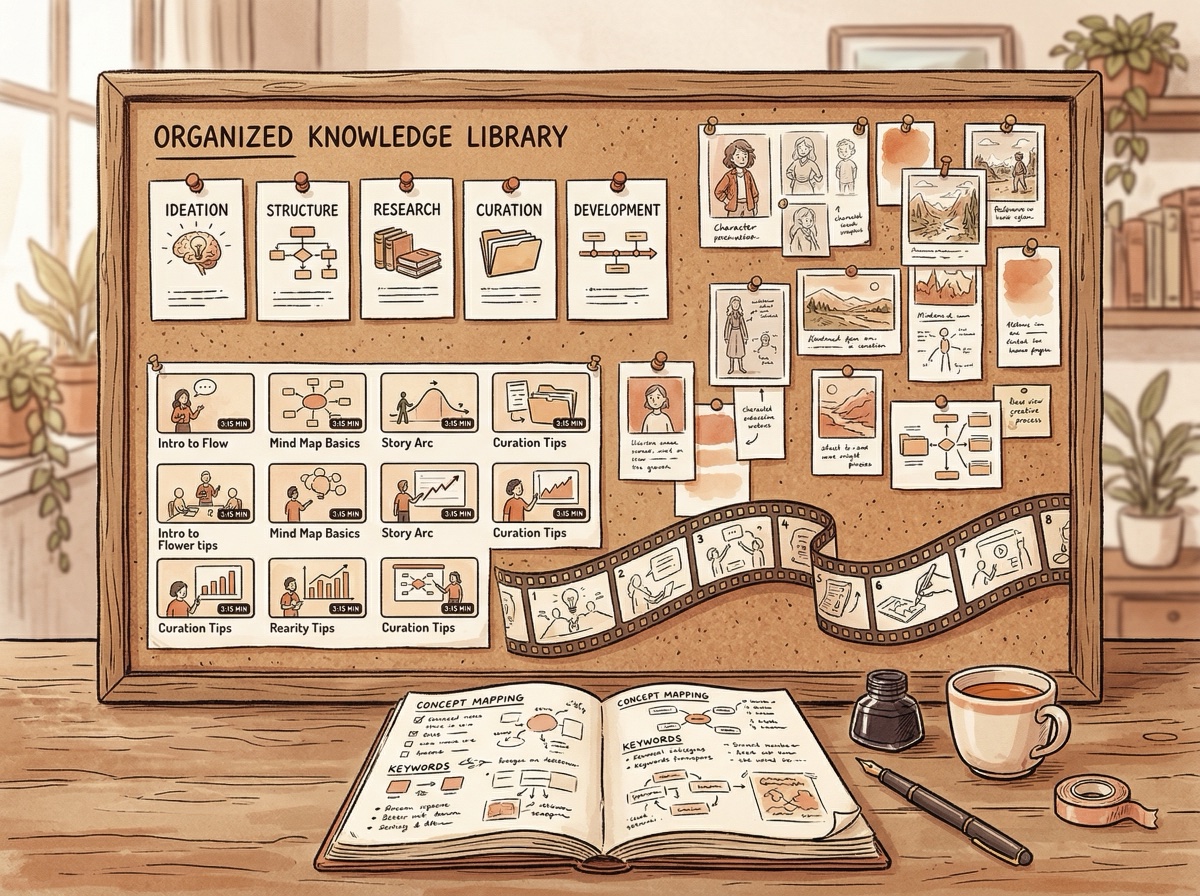The width and height of the screenshot is (1200, 896).
Task: Select the Development timeline card
Action: click(616, 245)
